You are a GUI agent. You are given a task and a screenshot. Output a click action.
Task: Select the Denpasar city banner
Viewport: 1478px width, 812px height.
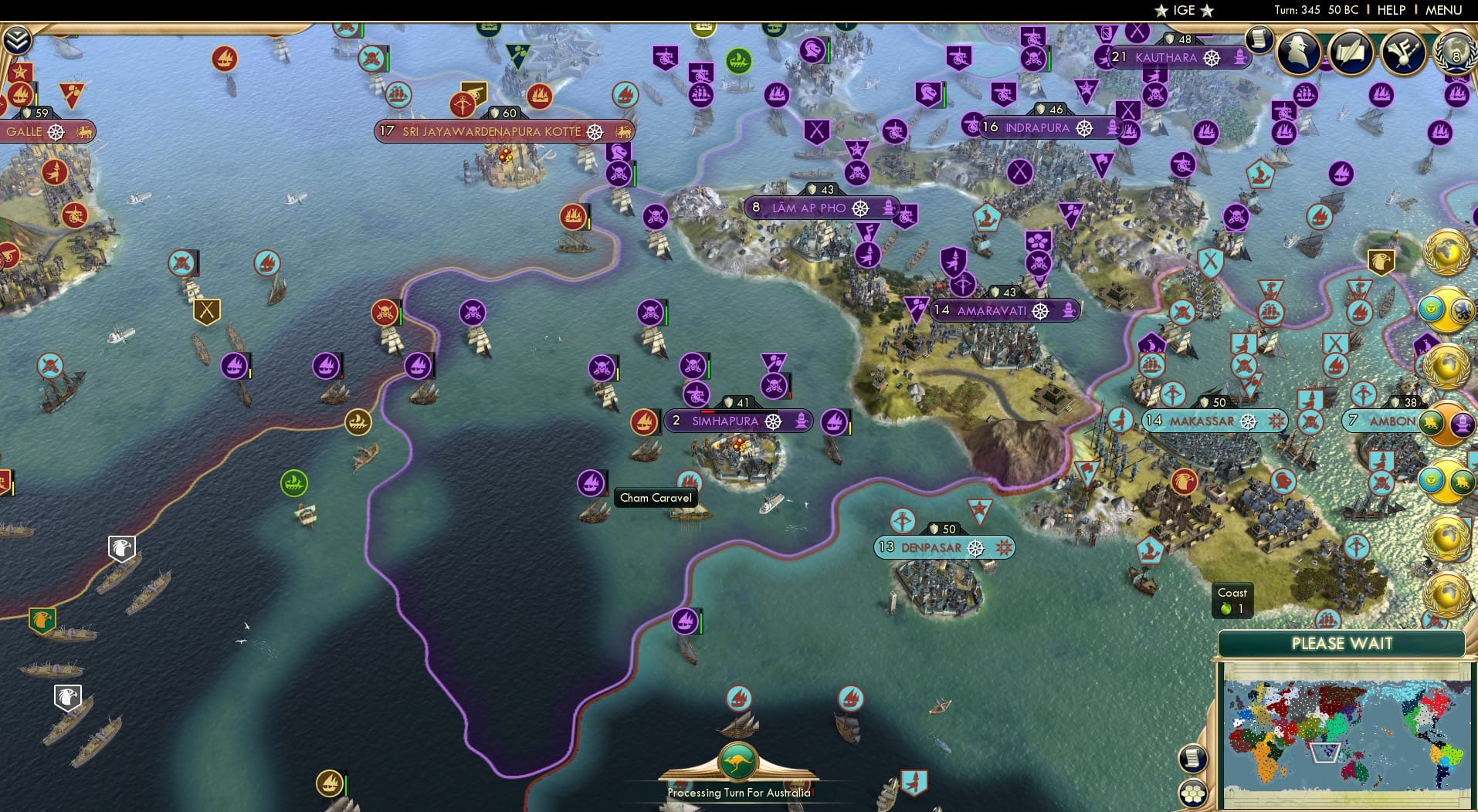tap(944, 546)
